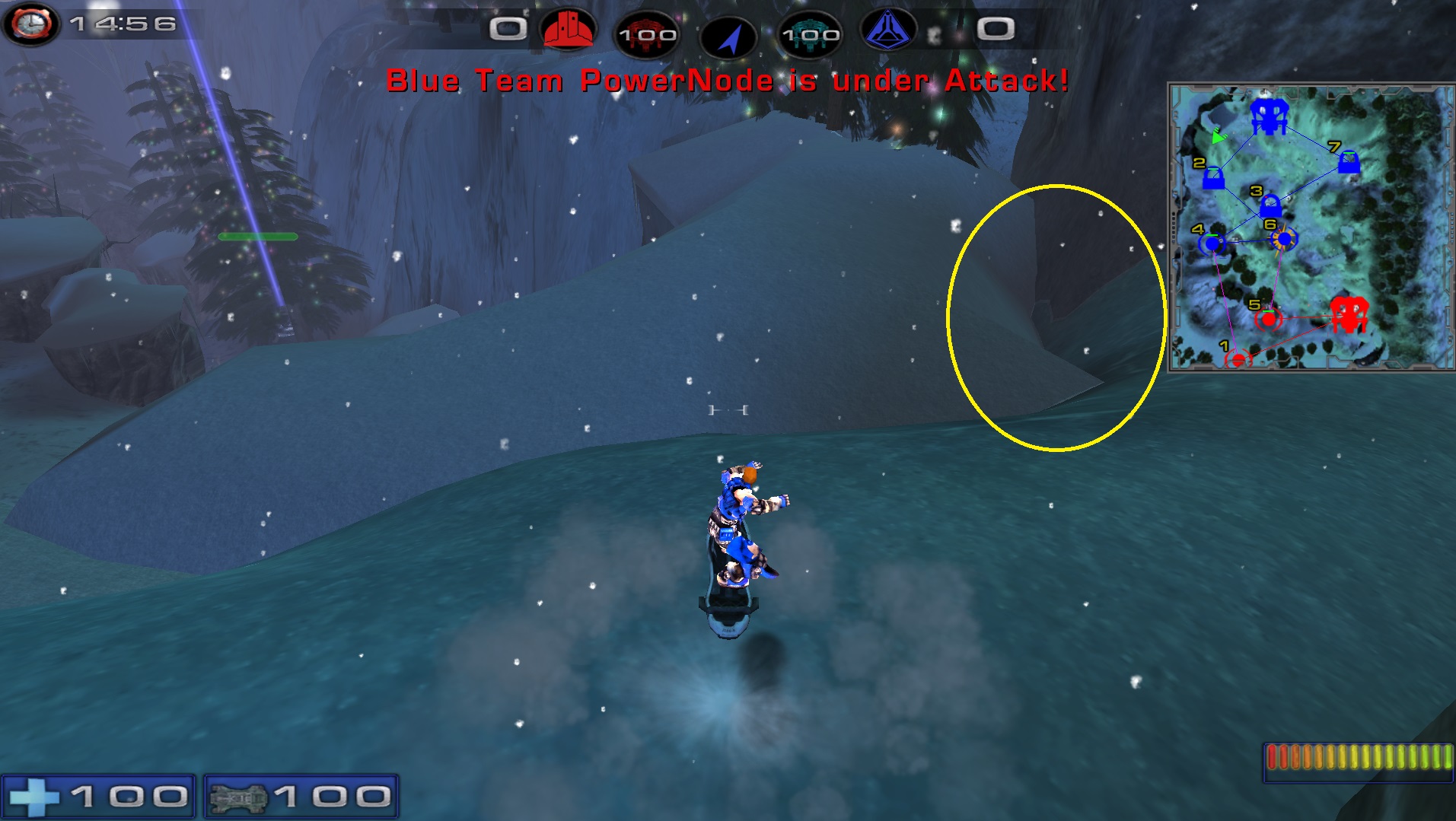Screen dimensions: 1456x821
Task: Select the red power core on minimap
Action: click(x=1349, y=313)
